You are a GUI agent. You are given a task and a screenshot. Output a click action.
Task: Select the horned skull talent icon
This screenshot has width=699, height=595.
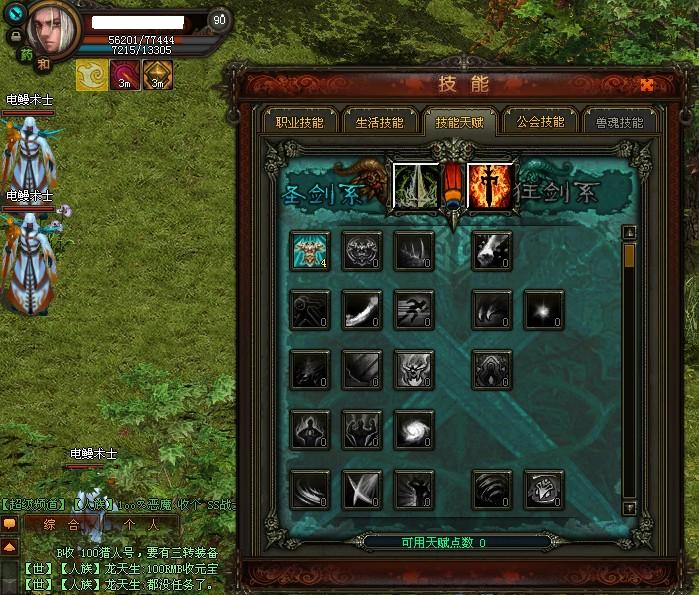(413, 369)
